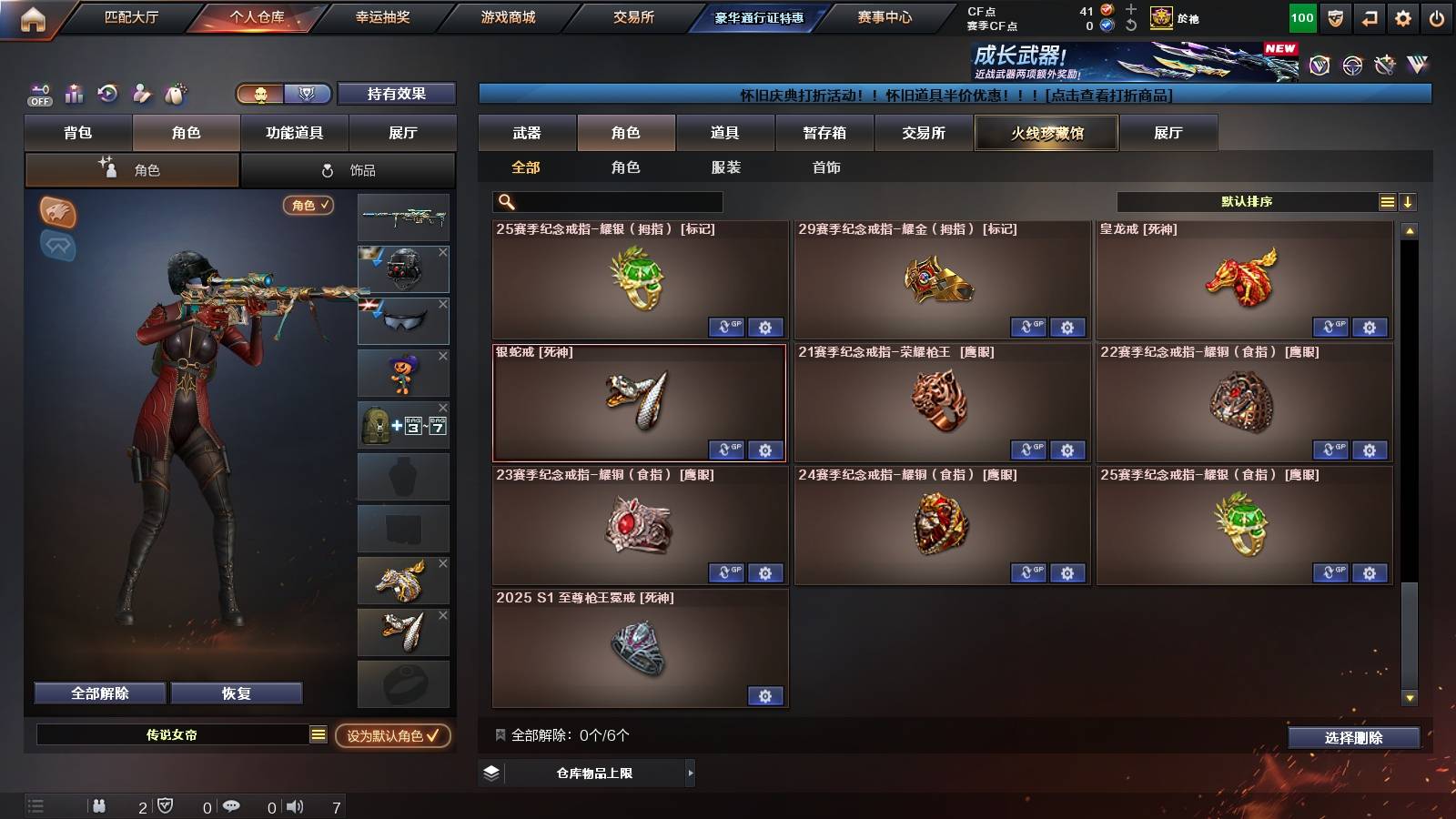Viewport: 1456px width, 819px height.
Task: Click the gear icon on 2025 S1 至尊枪王冠戒 card
Action: tap(765, 695)
